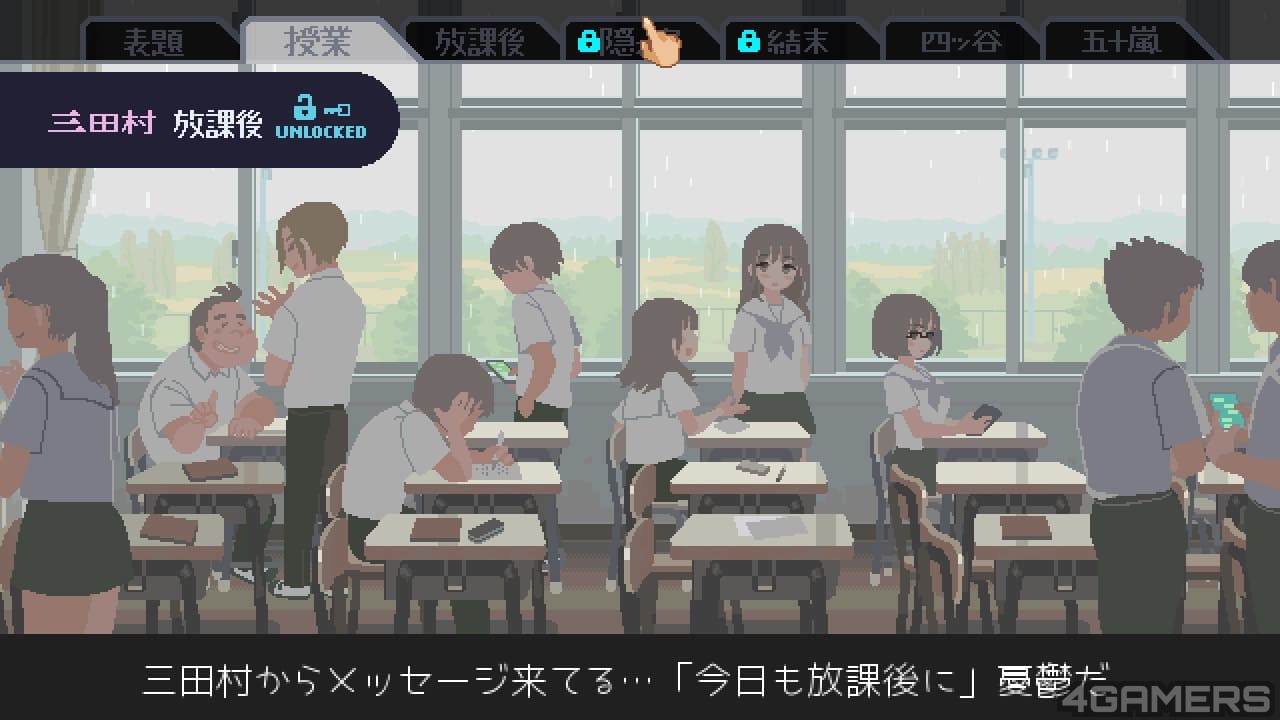The width and height of the screenshot is (1280, 720).
Task: Open the 放課後 tab
Action: tap(480, 42)
